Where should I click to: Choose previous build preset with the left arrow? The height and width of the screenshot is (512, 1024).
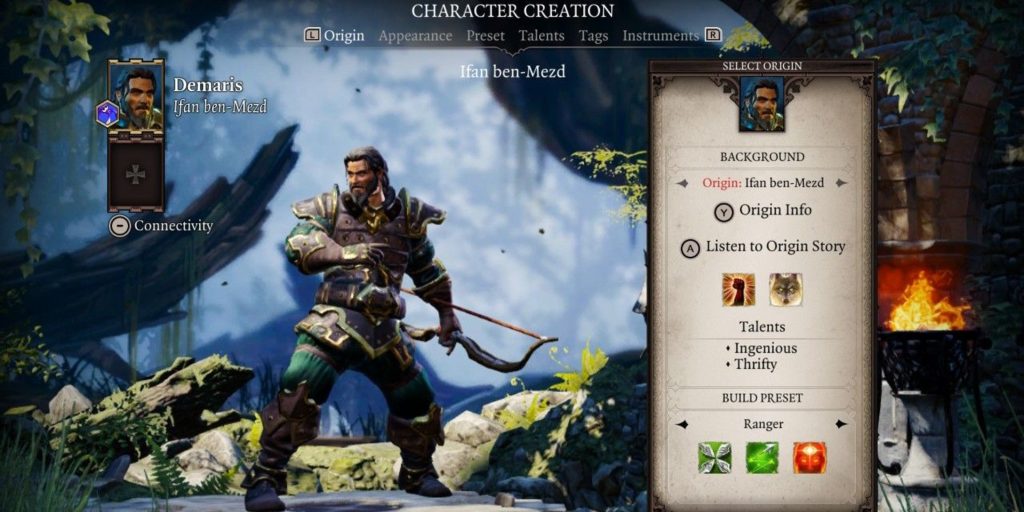tap(682, 424)
